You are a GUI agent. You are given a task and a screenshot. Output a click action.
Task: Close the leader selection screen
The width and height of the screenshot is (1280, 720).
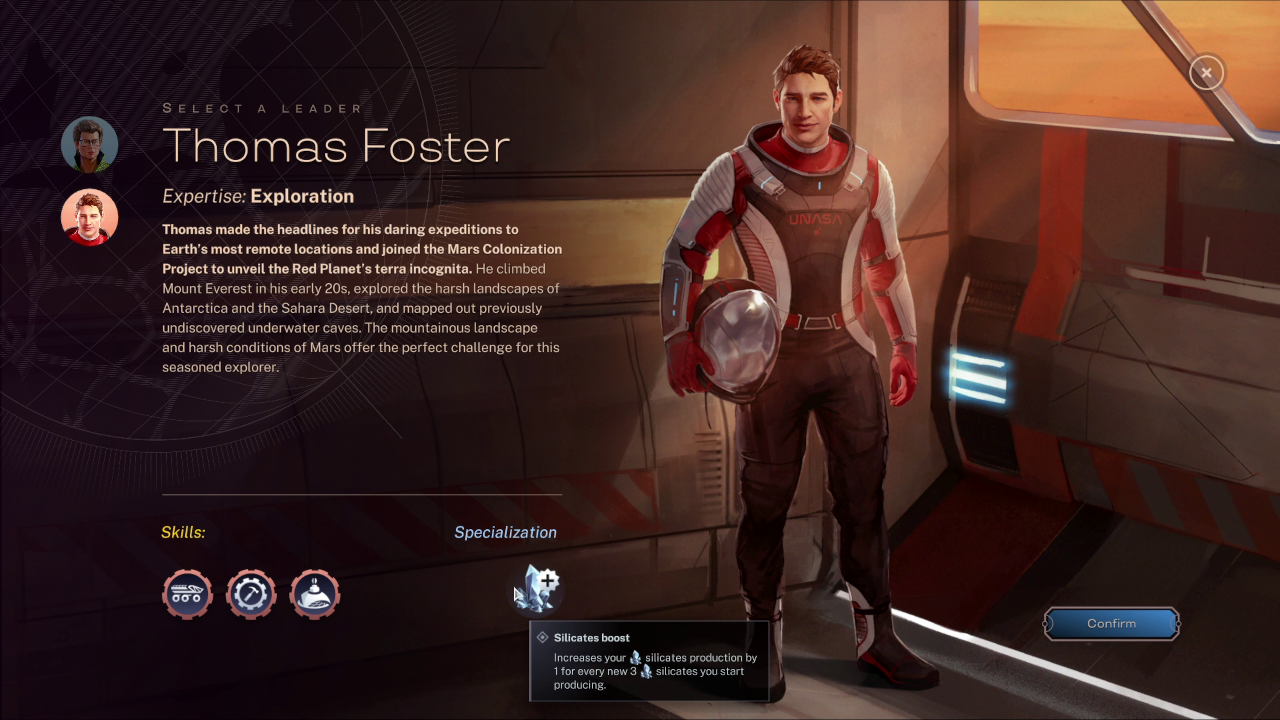1206,73
